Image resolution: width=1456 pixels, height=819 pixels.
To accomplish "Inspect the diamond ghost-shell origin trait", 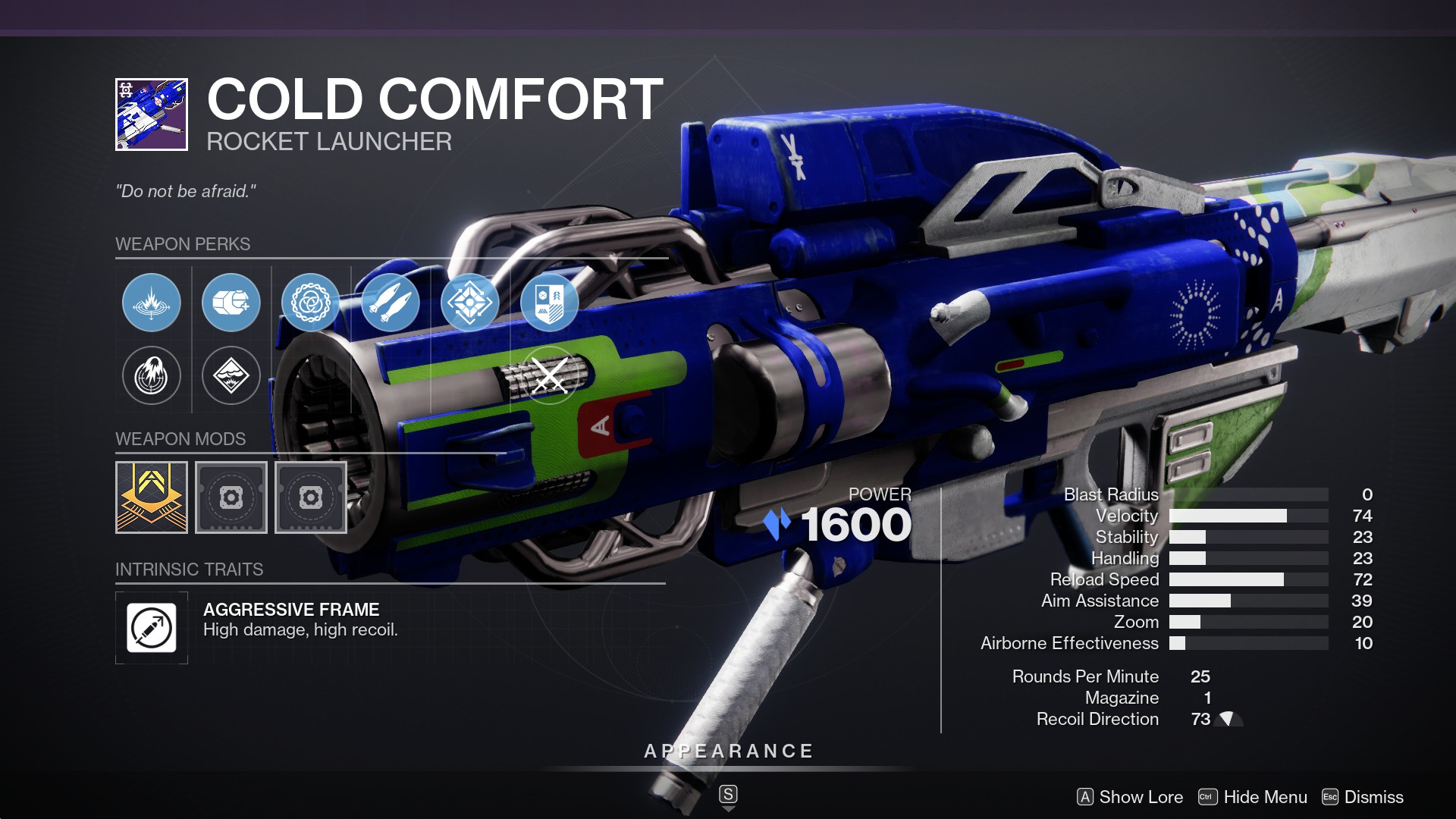I will click(x=470, y=303).
